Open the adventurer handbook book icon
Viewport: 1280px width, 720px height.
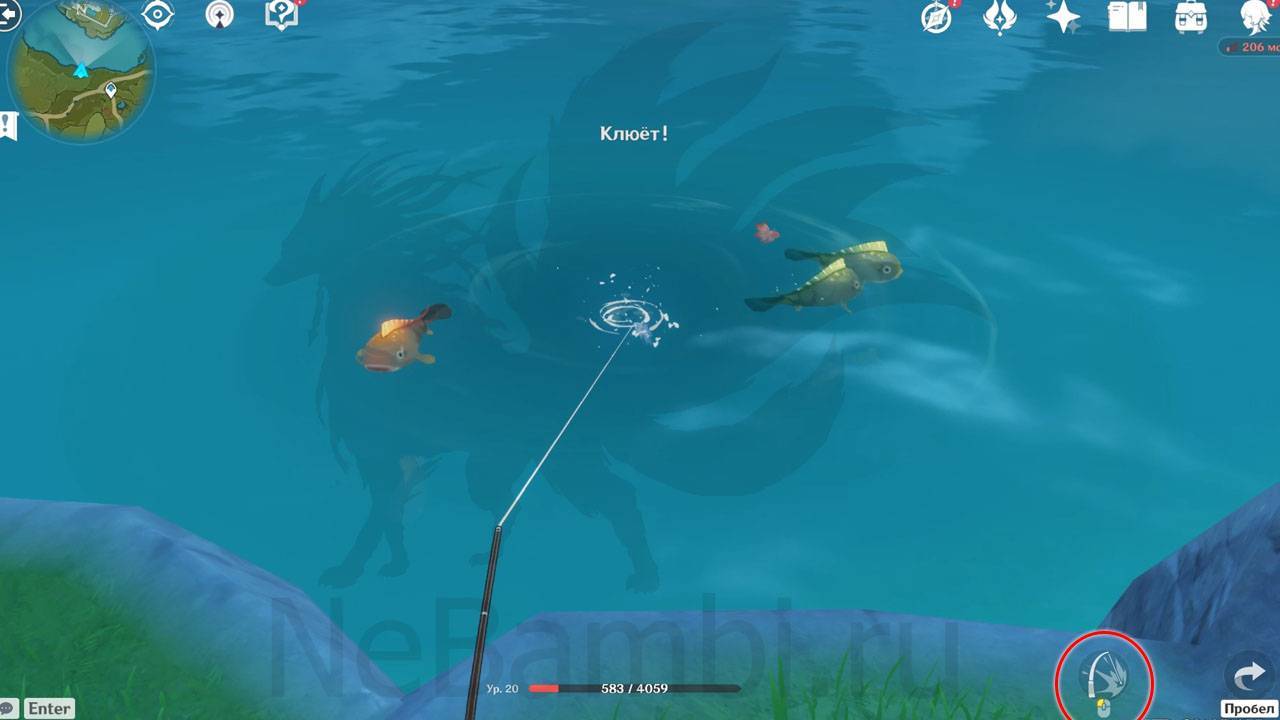[1127, 17]
